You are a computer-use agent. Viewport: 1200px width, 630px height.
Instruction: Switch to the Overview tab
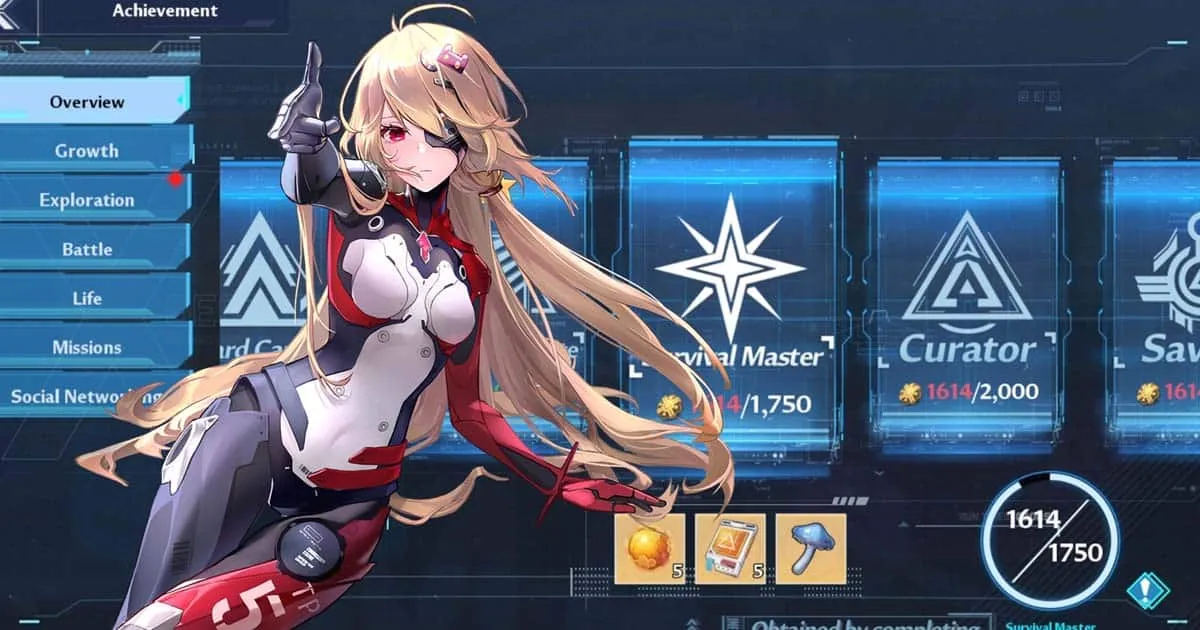coord(88,102)
